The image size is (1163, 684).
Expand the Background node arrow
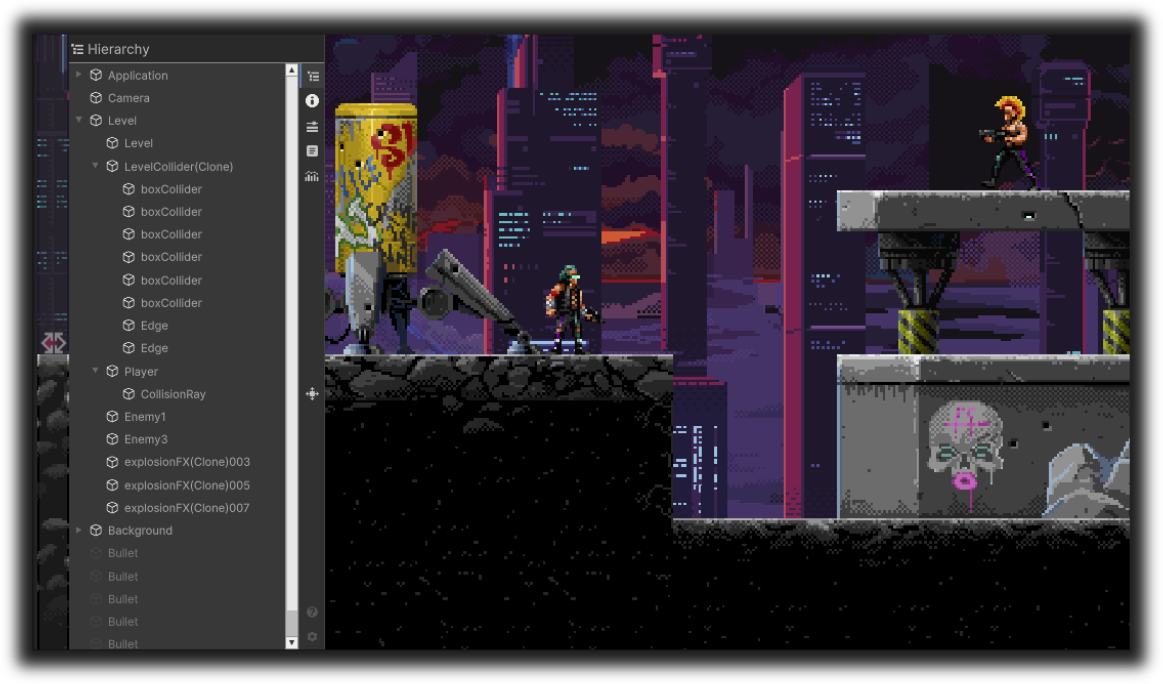coord(79,530)
